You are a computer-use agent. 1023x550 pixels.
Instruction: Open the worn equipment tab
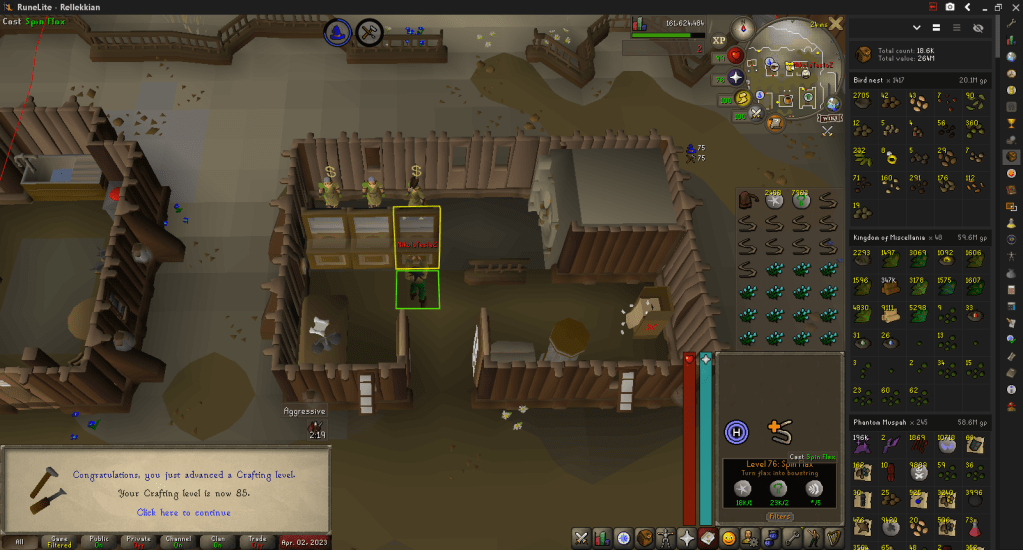click(x=663, y=538)
